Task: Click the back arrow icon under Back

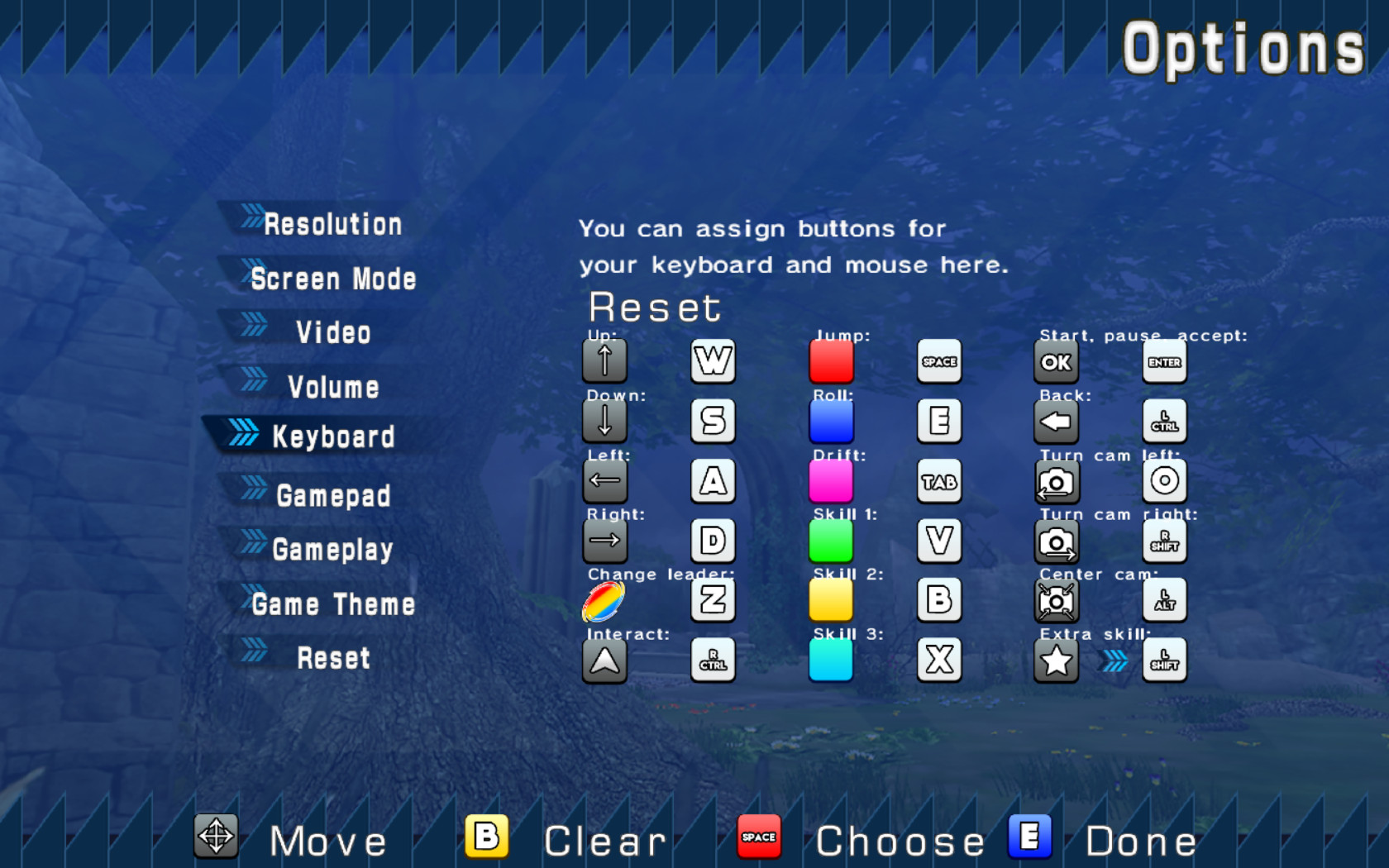Action: pyautogui.click(x=1056, y=421)
